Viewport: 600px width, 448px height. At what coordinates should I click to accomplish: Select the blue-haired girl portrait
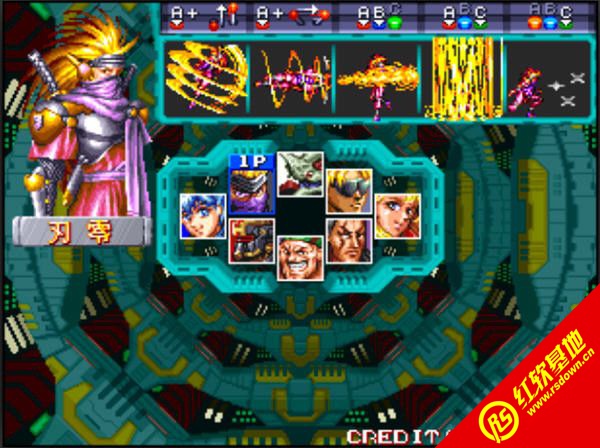[201, 215]
